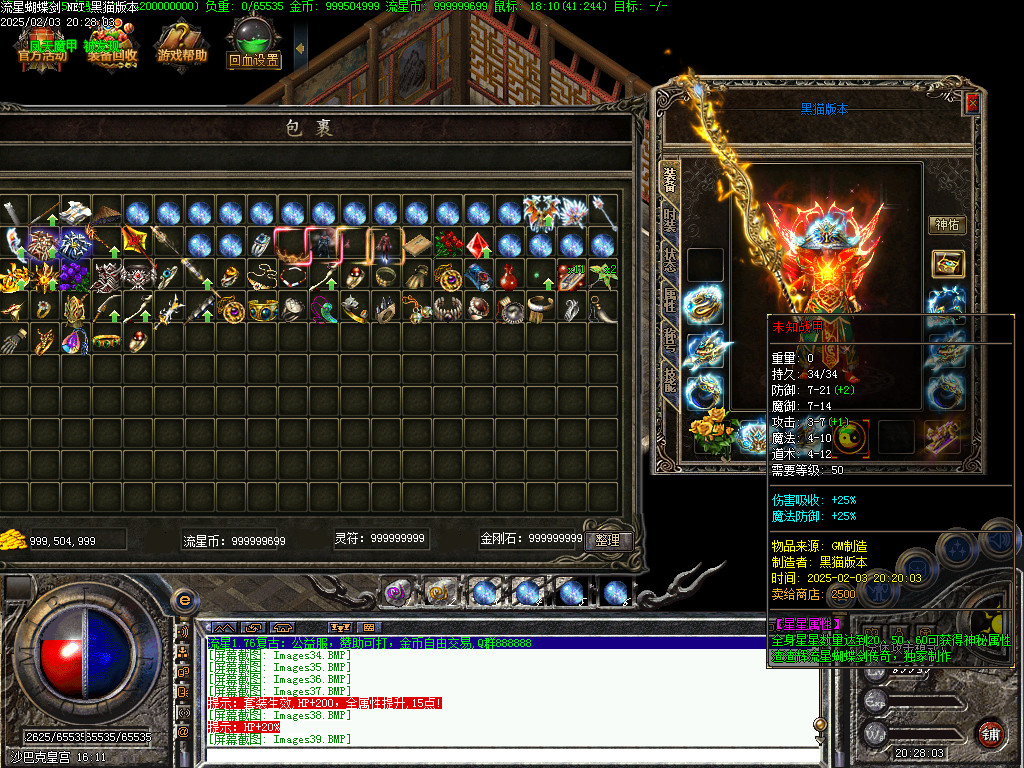Image resolution: width=1024 pixels, height=768 pixels.
Task: Switch to the 属性 attributes tab
Action: click(670, 299)
